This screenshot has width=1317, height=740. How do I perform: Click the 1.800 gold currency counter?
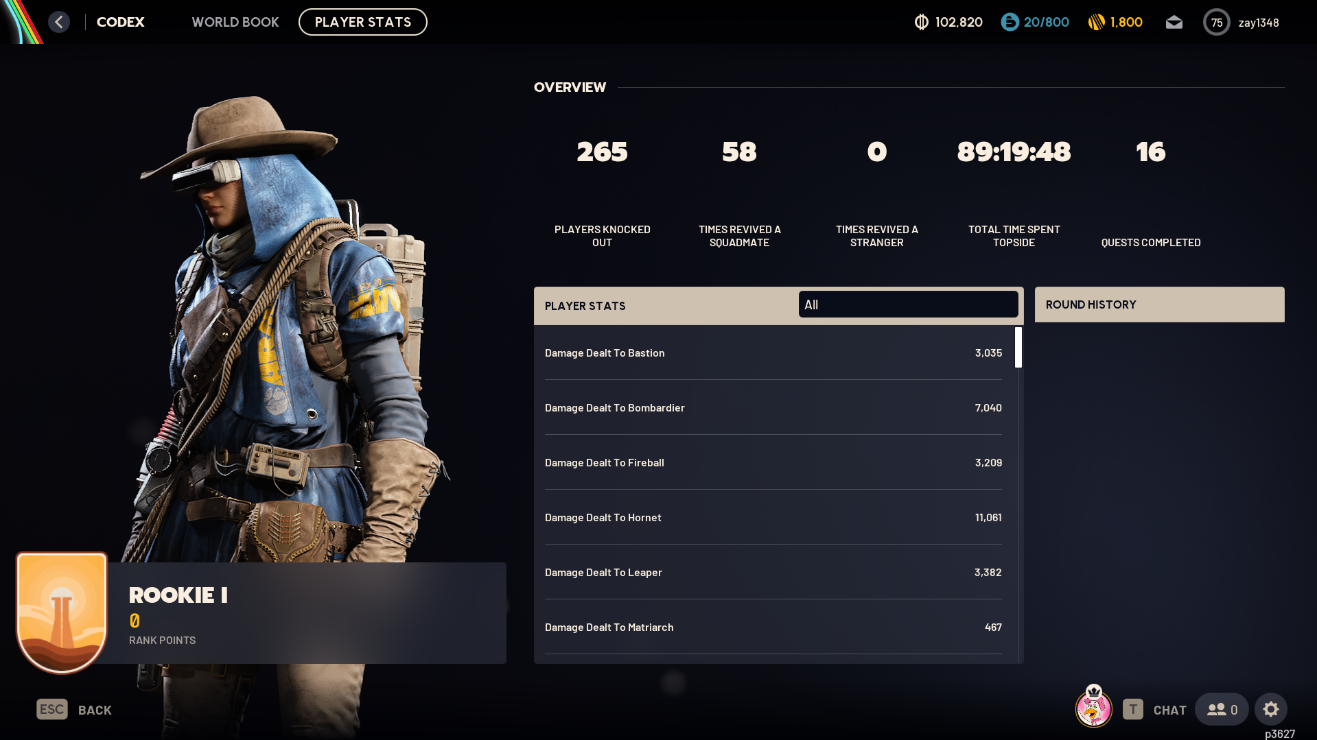pyautogui.click(x=1114, y=22)
